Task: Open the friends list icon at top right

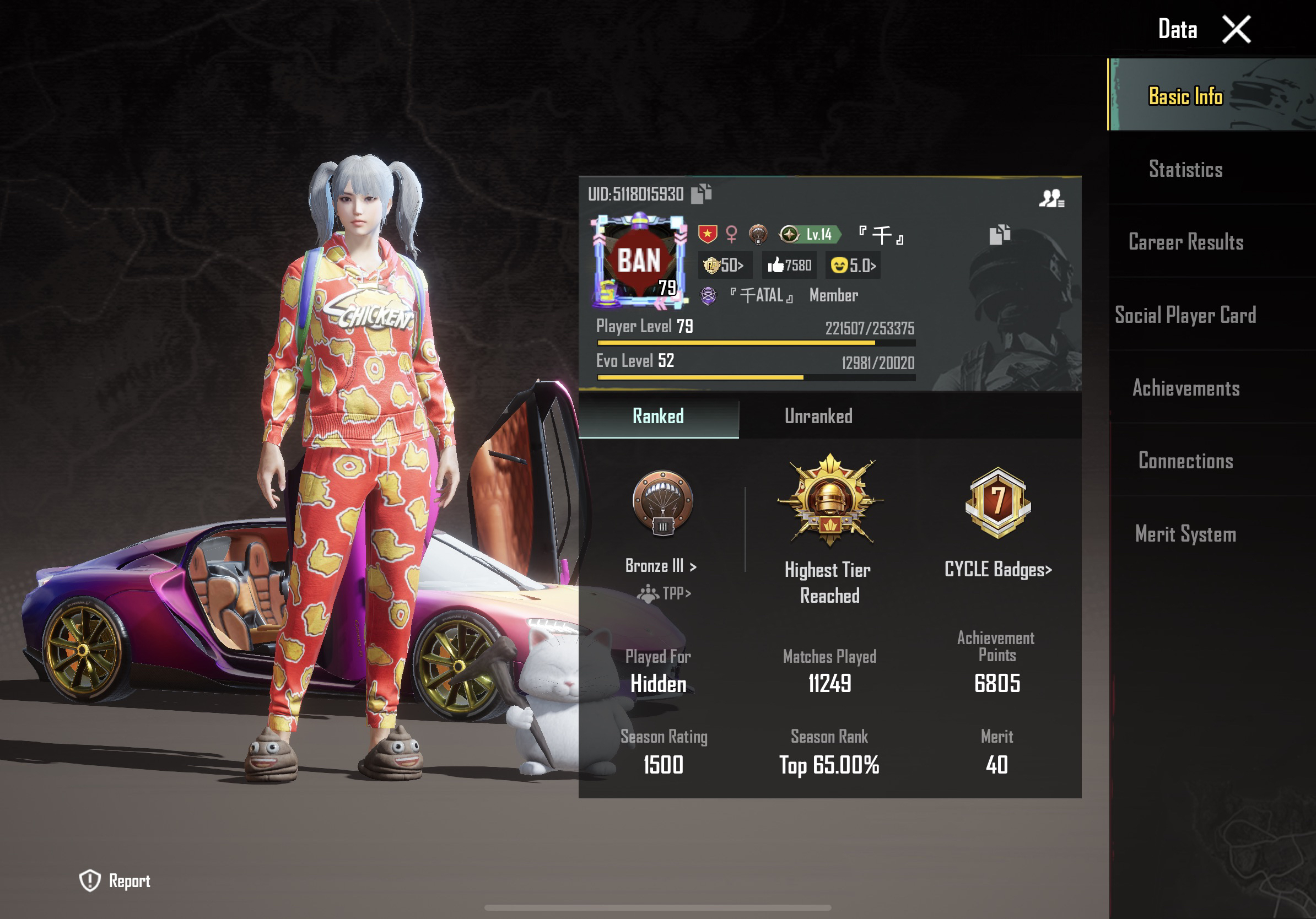Action: (x=1053, y=198)
